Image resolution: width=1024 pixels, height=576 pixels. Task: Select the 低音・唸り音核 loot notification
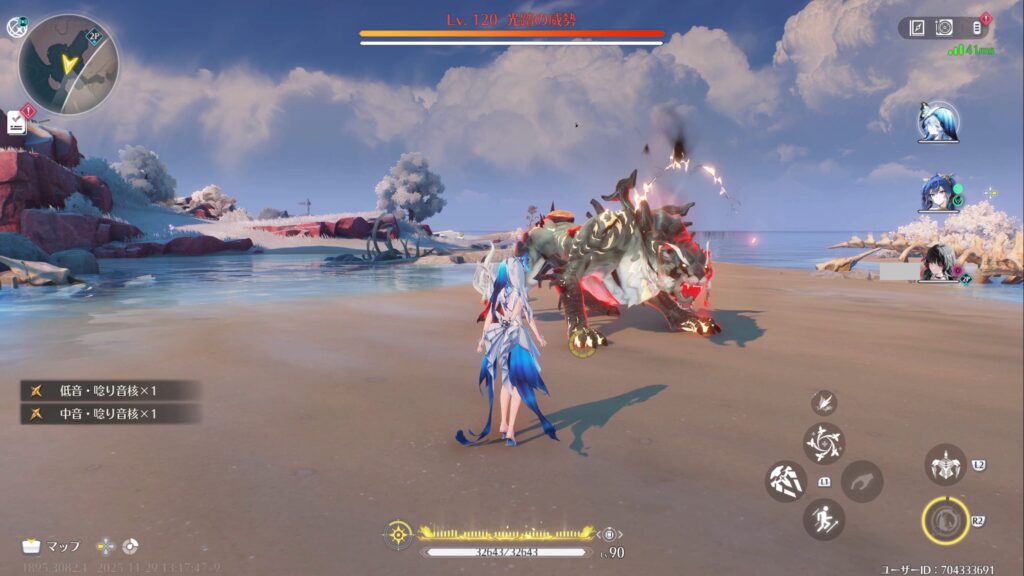[x=110, y=390]
